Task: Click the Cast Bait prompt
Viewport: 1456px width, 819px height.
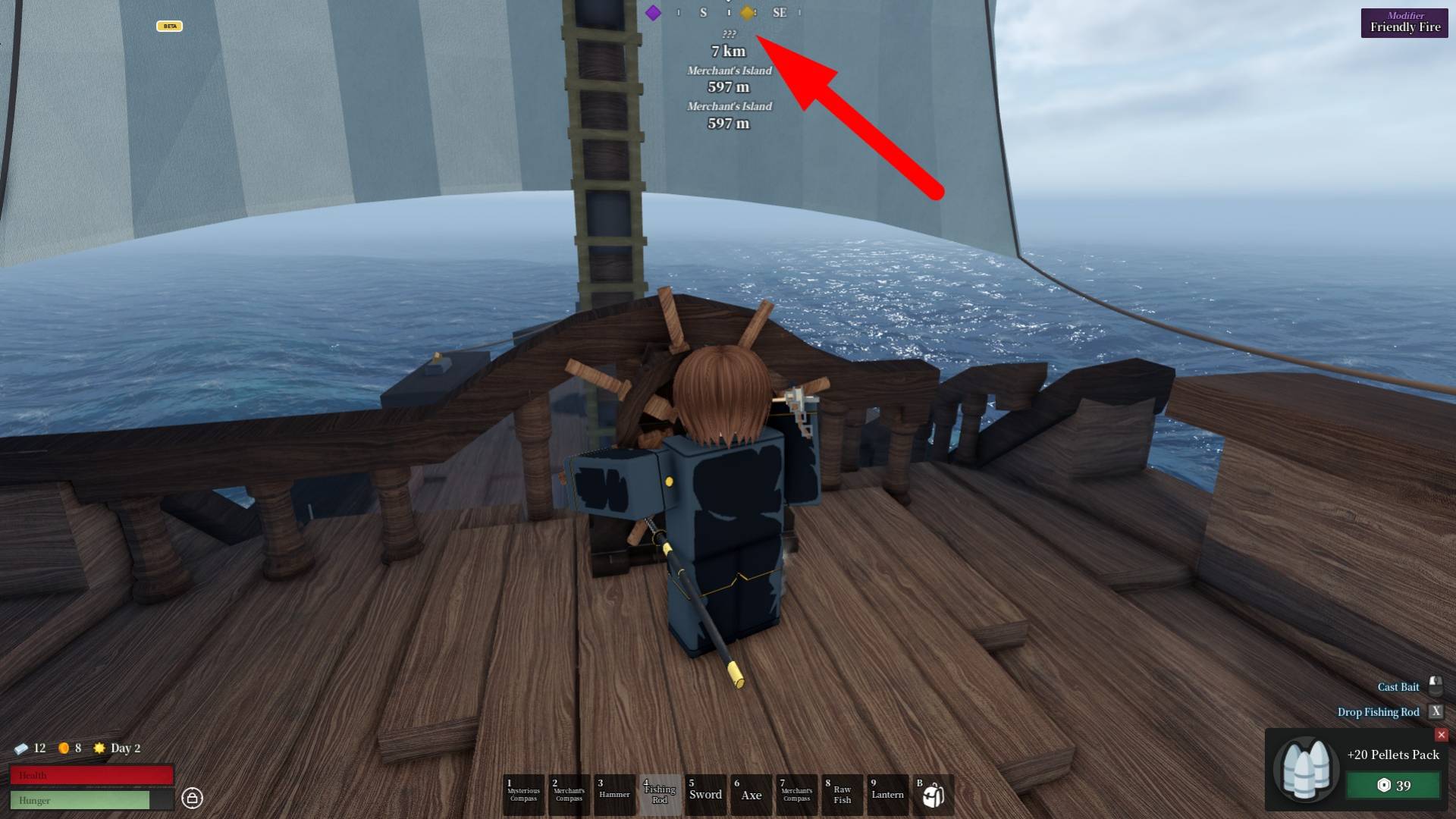Action: (x=1399, y=686)
